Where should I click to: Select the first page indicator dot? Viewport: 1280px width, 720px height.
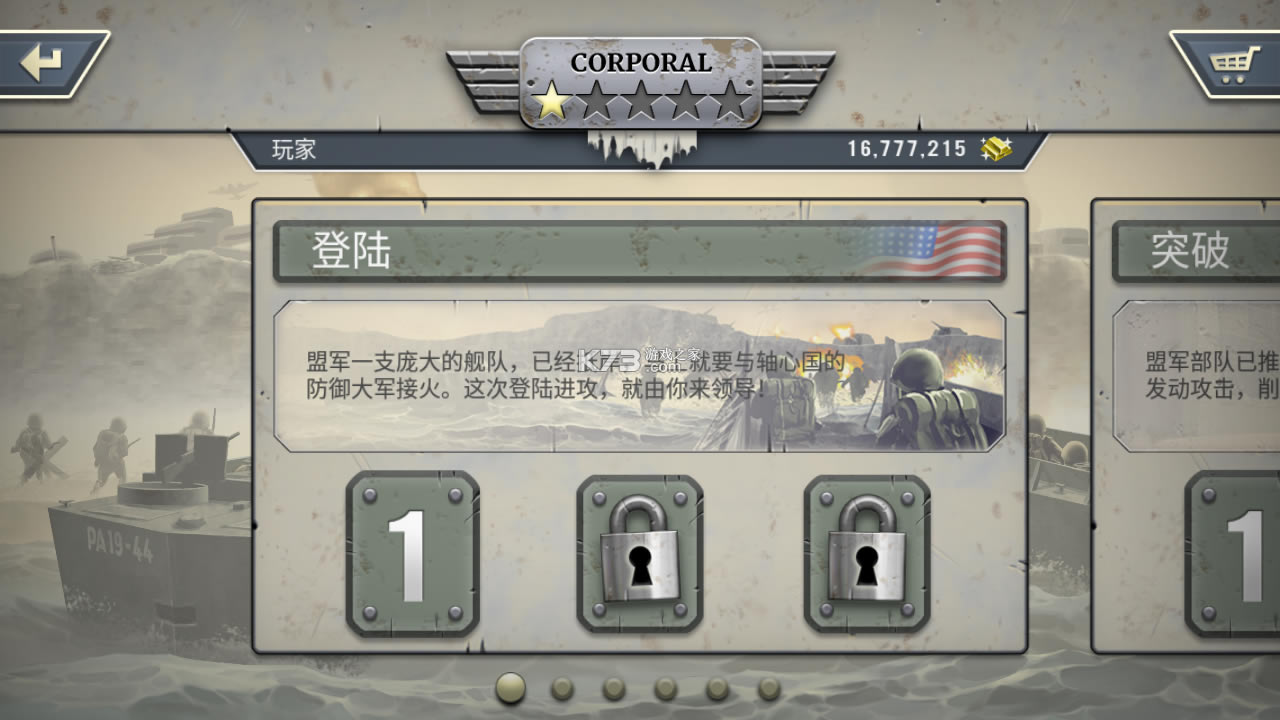(509, 690)
